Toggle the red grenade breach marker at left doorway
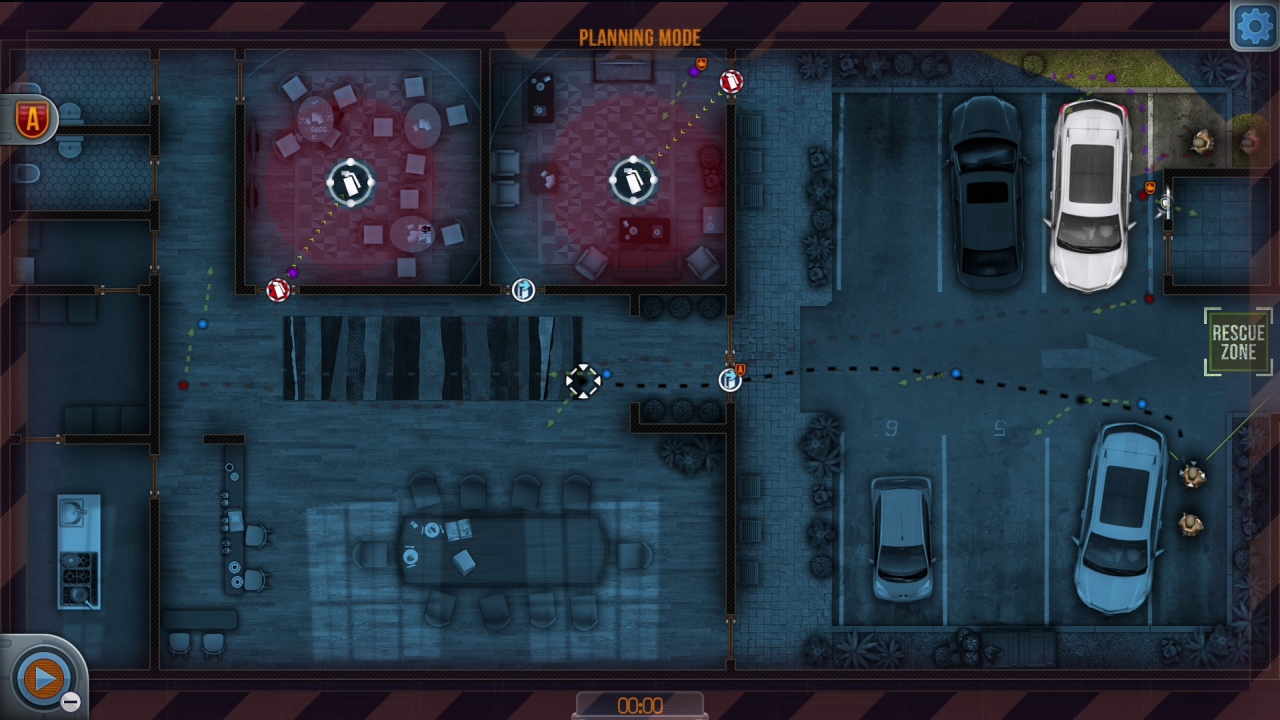 pos(277,290)
